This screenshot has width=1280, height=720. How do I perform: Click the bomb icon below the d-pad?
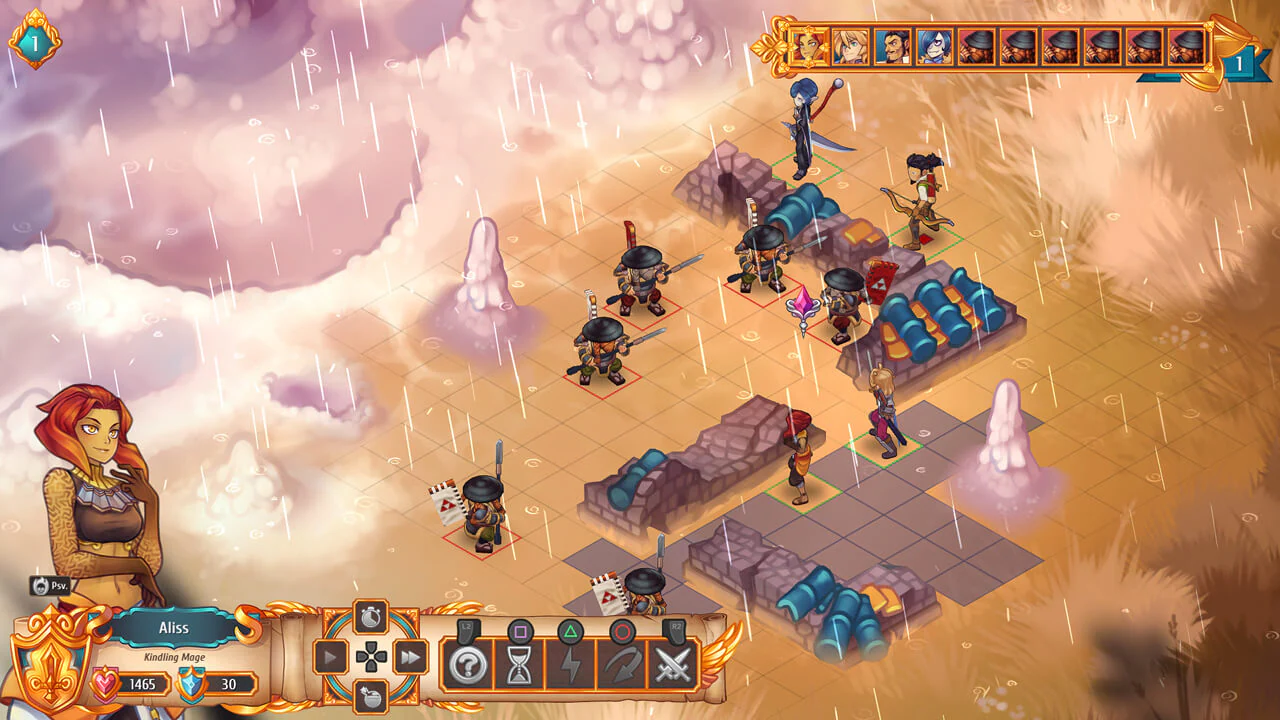click(371, 696)
